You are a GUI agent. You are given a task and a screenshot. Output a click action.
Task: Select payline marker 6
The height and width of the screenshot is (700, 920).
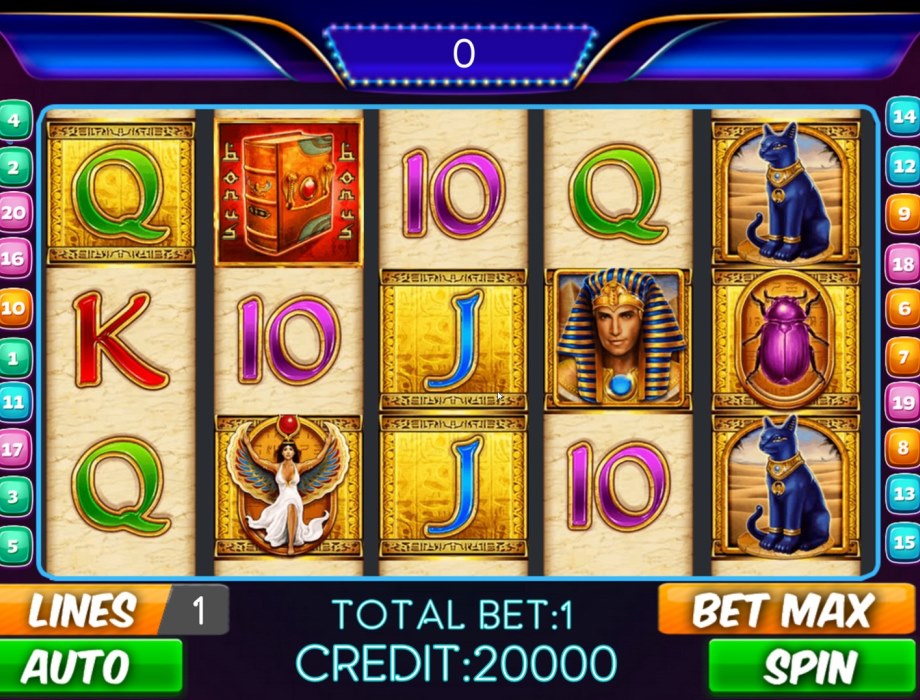904,309
